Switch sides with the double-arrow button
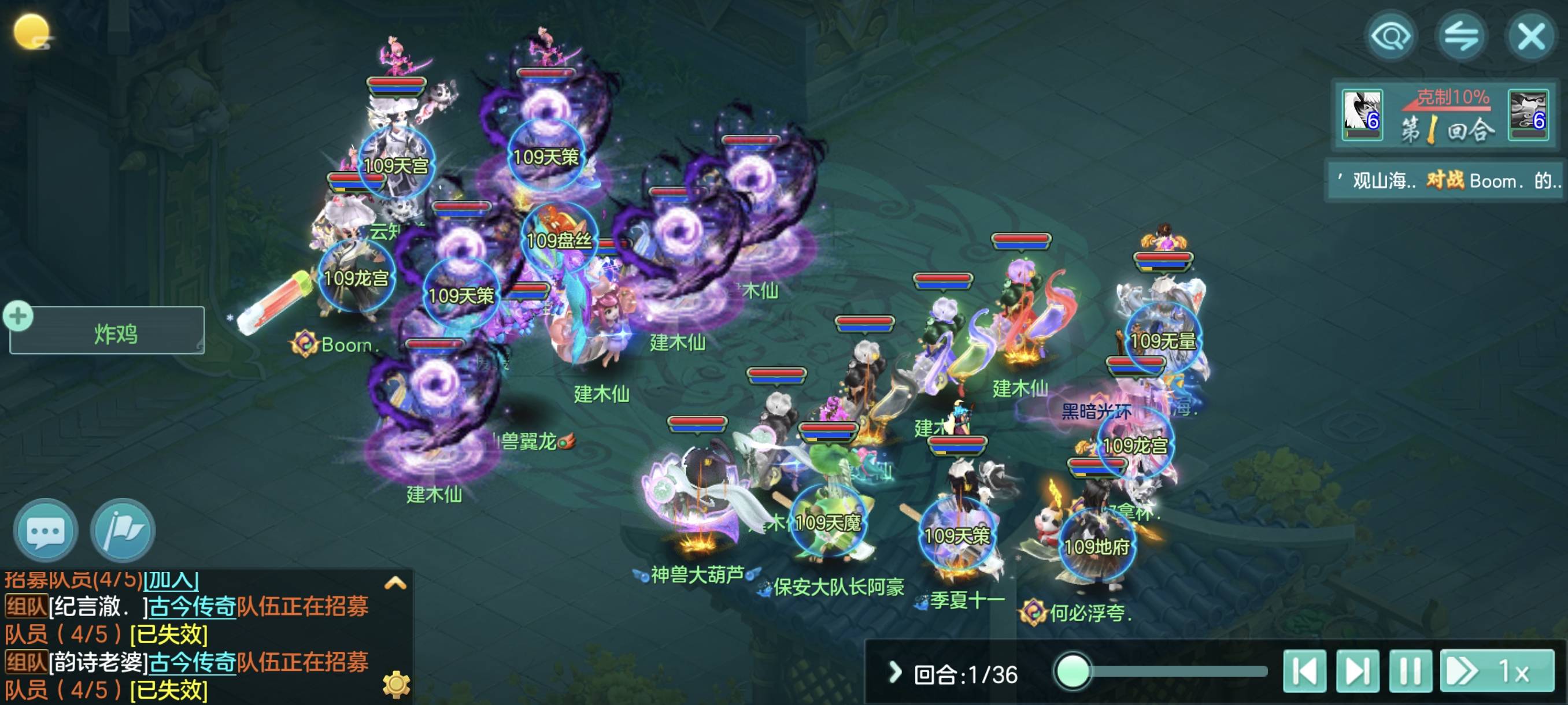 click(1461, 36)
